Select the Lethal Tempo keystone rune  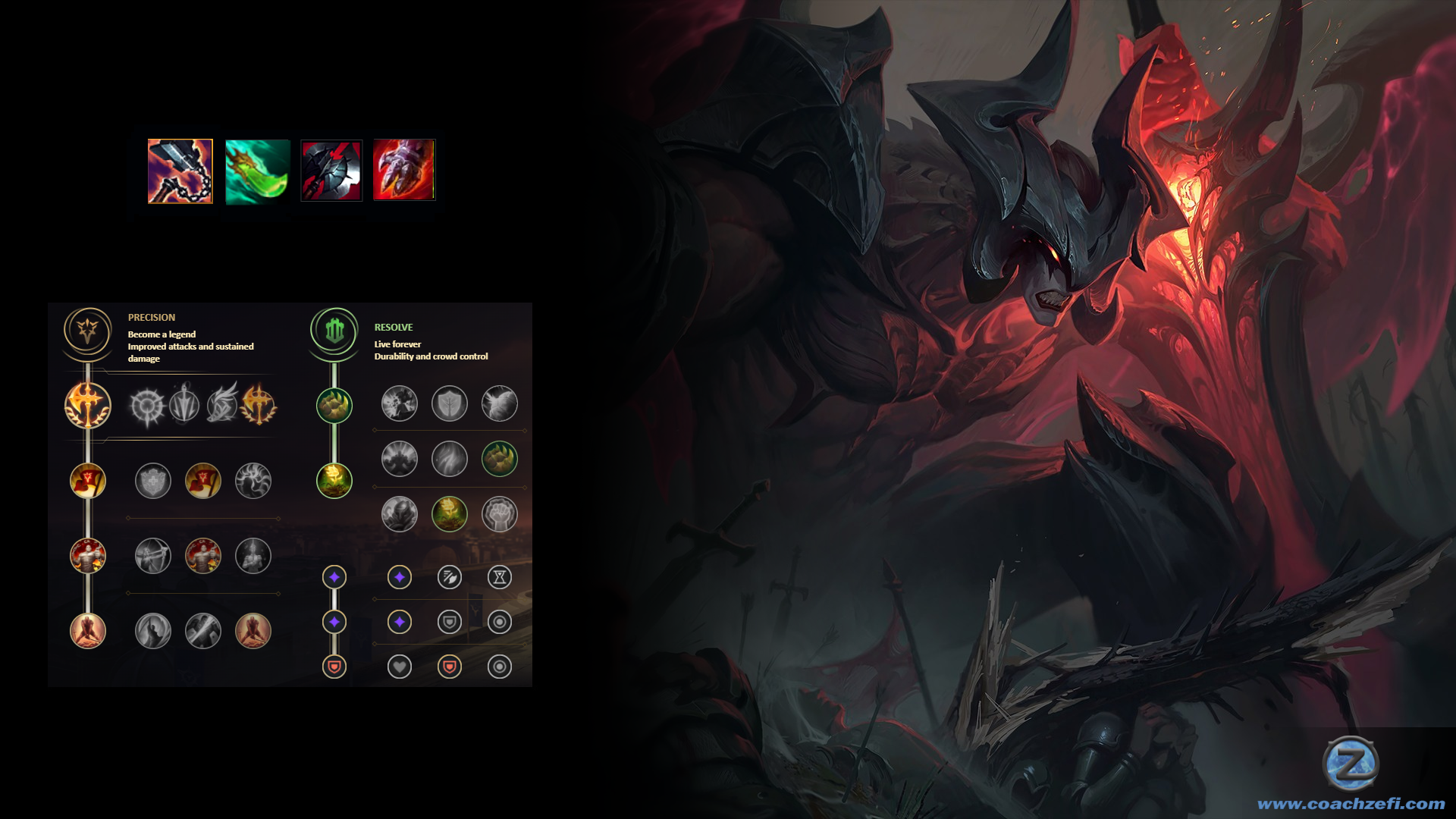tap(184, 404)
